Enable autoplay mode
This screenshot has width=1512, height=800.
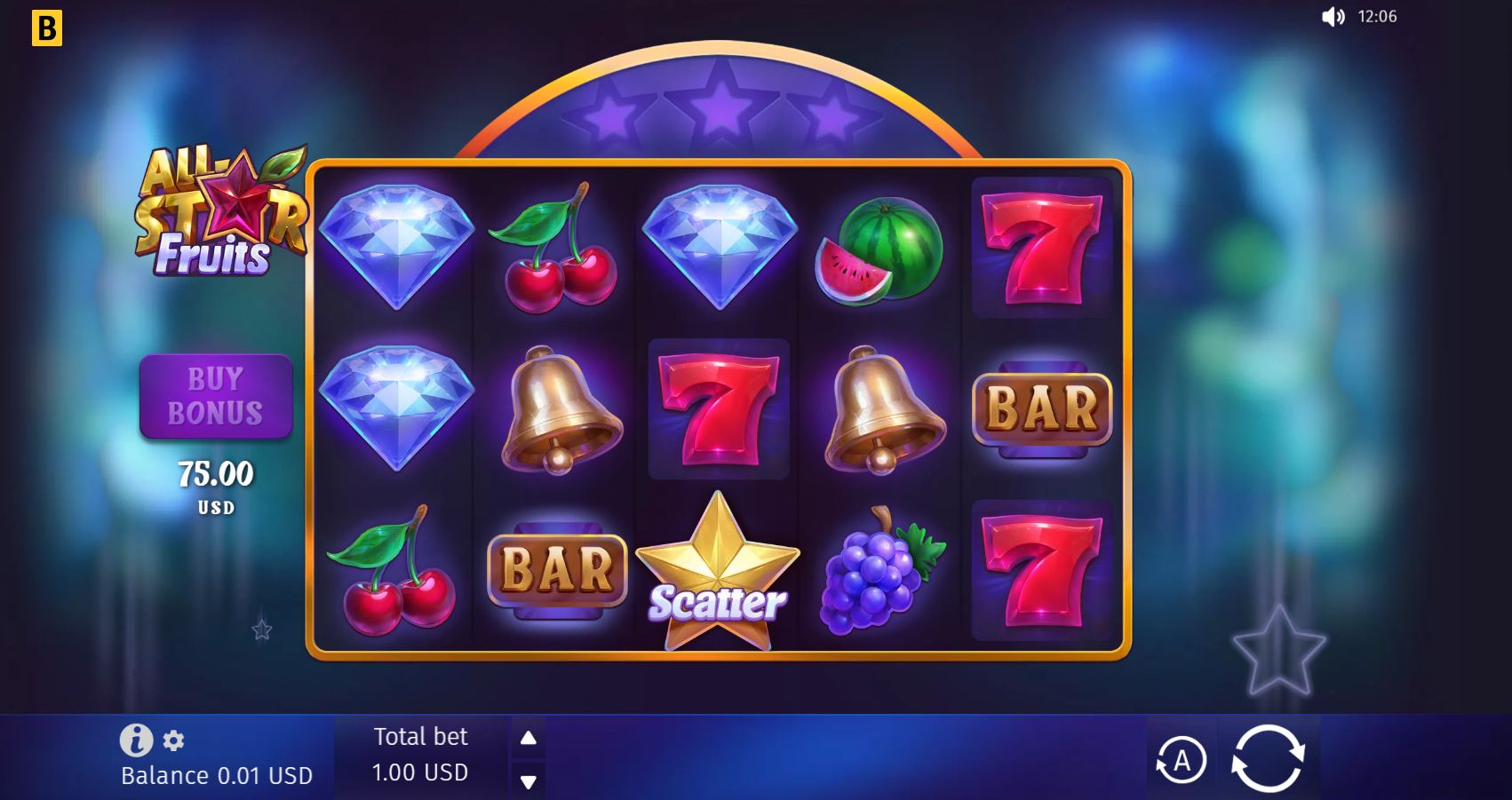tap(1182, 759)
